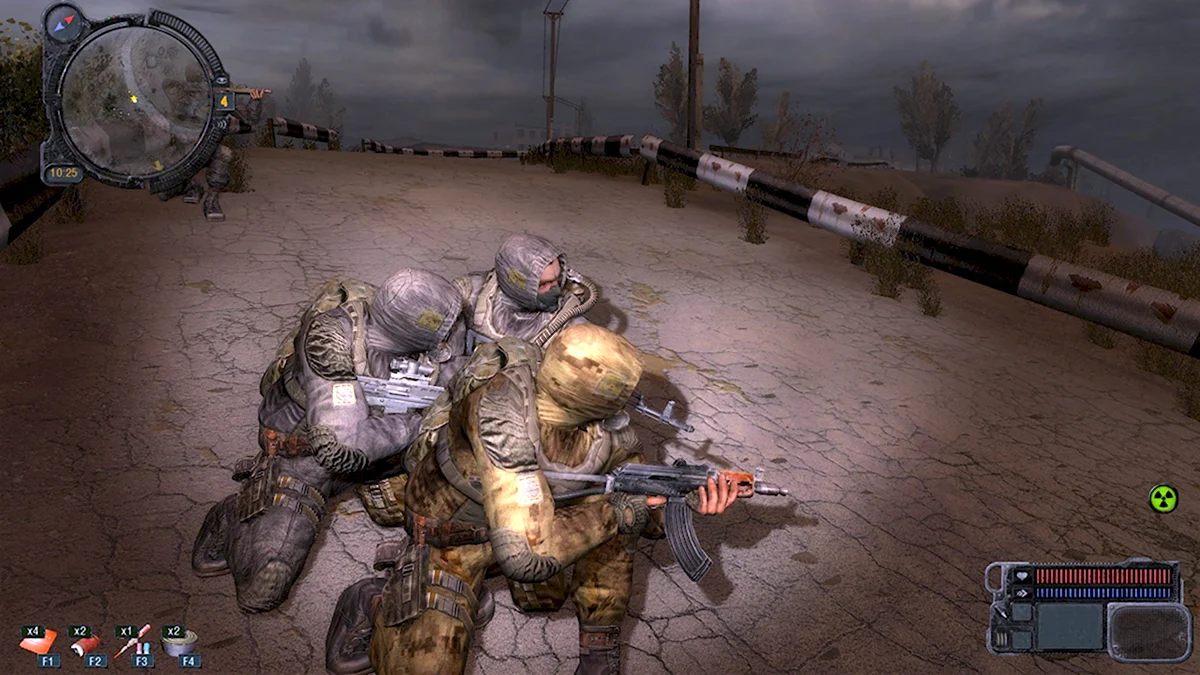This screenshot has width=1200, height=675.
Task: Use the bandage quick slot item
Action: [86, 644]
